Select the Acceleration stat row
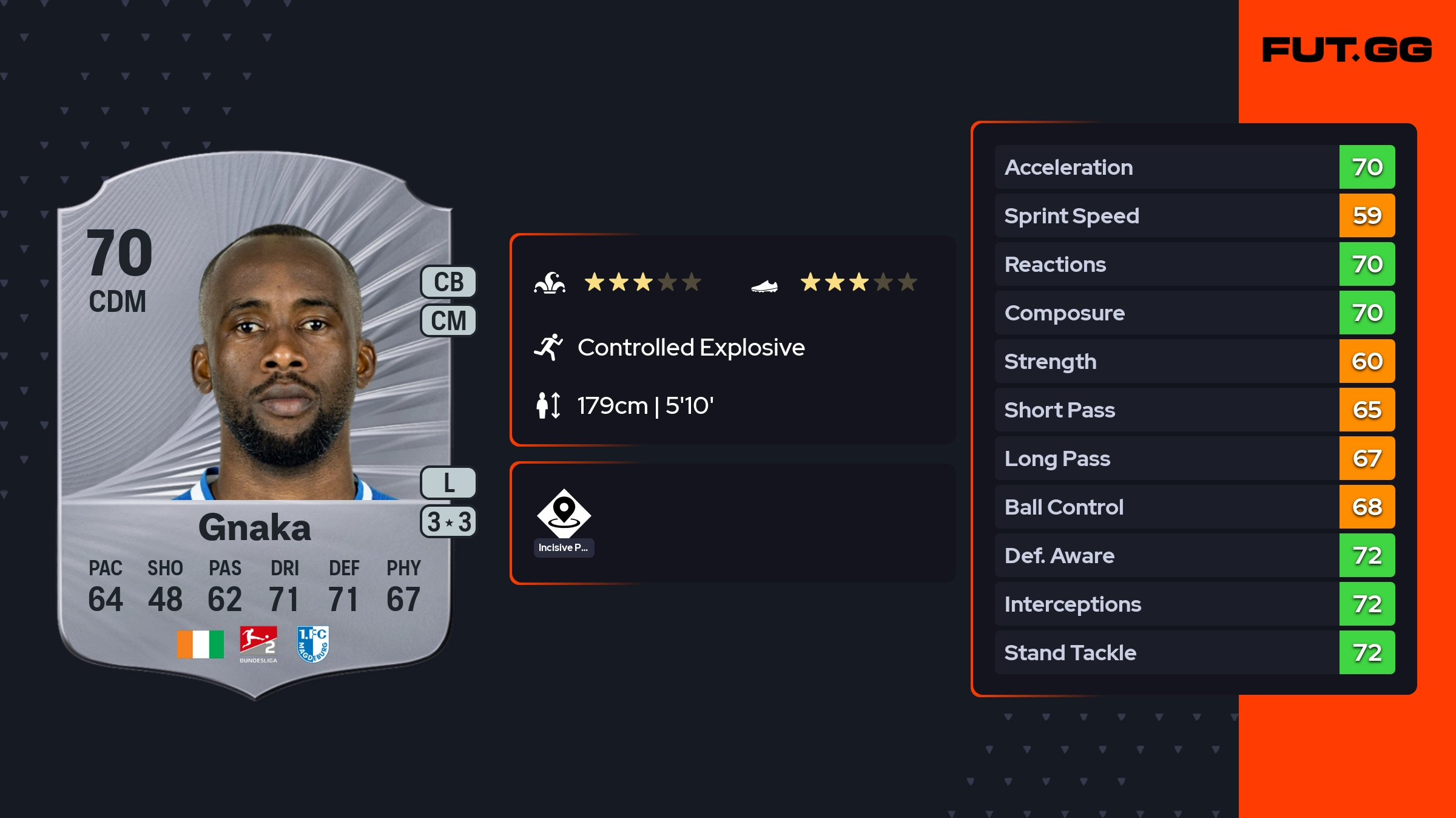 (x=1194, y=167)
